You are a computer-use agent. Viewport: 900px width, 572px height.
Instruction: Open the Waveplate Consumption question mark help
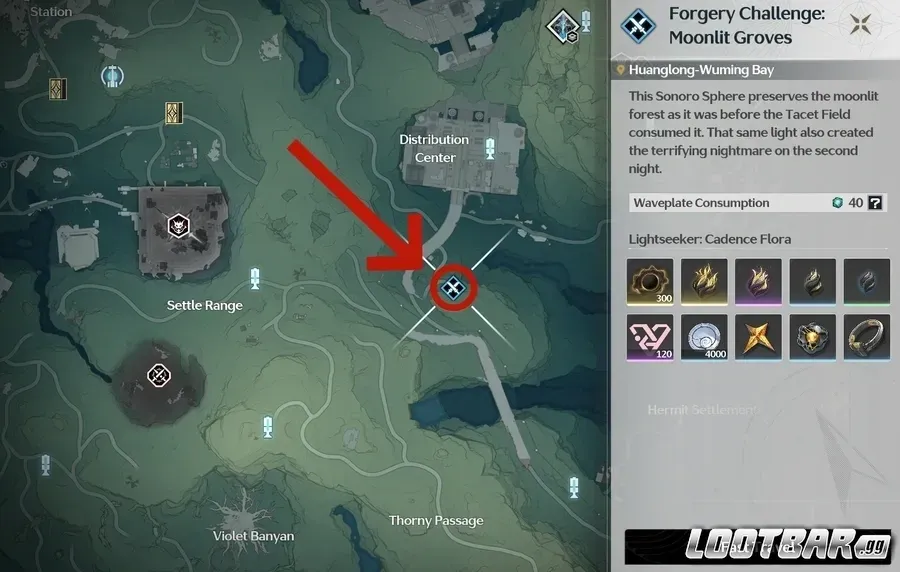(875, 203)
